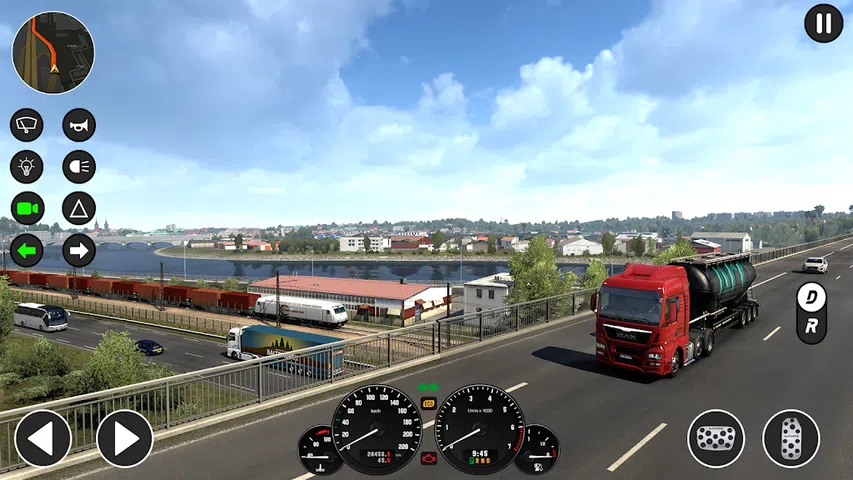853x480 pixels.
Task: Tap the brake pedal
Action: tap(716, 438)
